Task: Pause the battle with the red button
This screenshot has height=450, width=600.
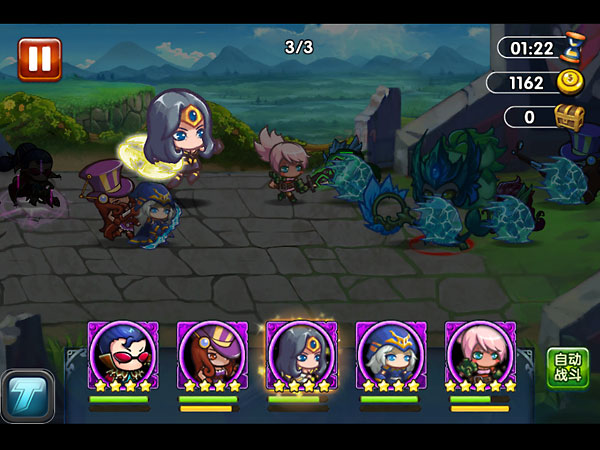Action: 39,59
